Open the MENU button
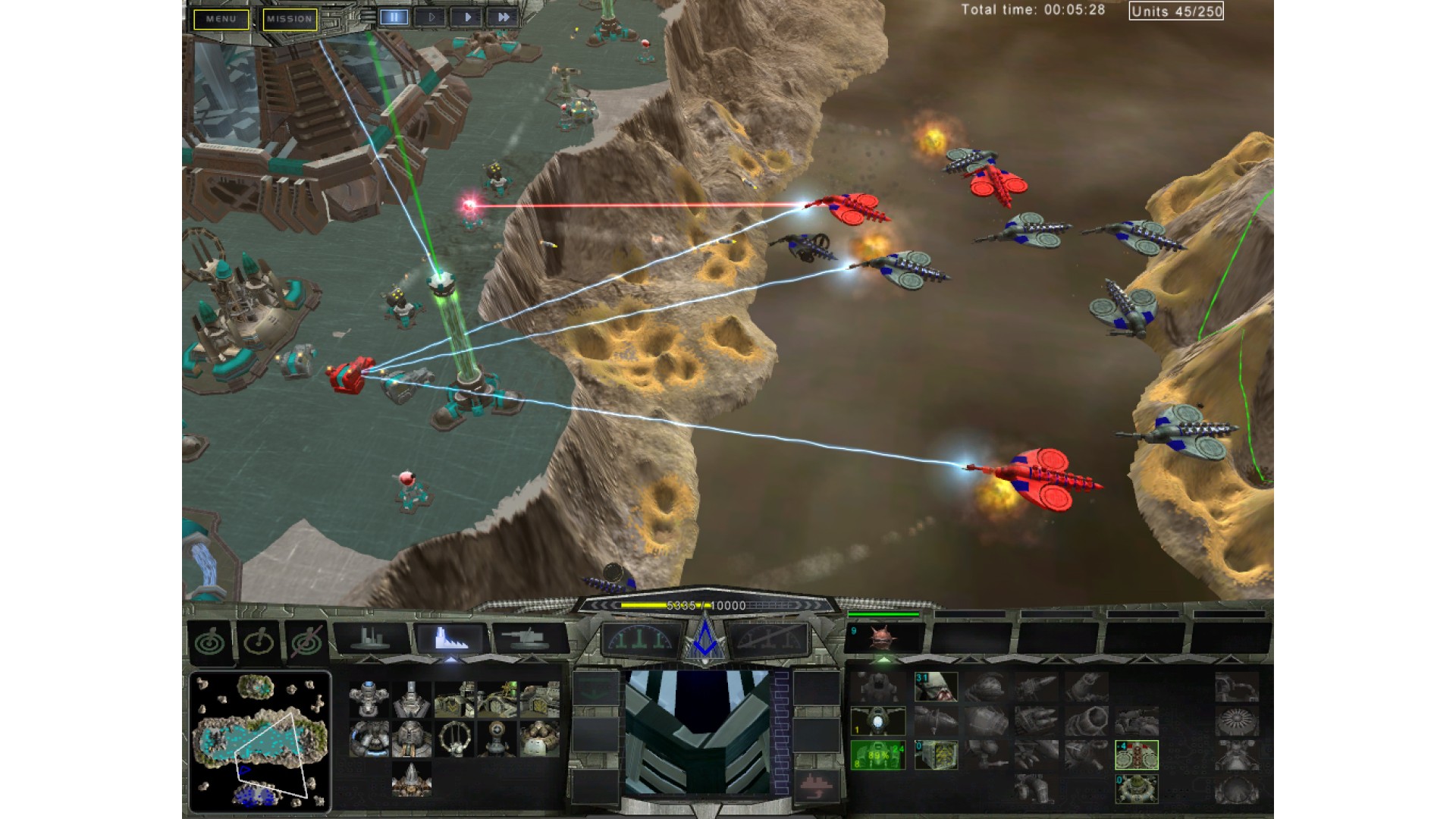The width and height of the screenshot is (1456, 819). [x=221, y=19]
